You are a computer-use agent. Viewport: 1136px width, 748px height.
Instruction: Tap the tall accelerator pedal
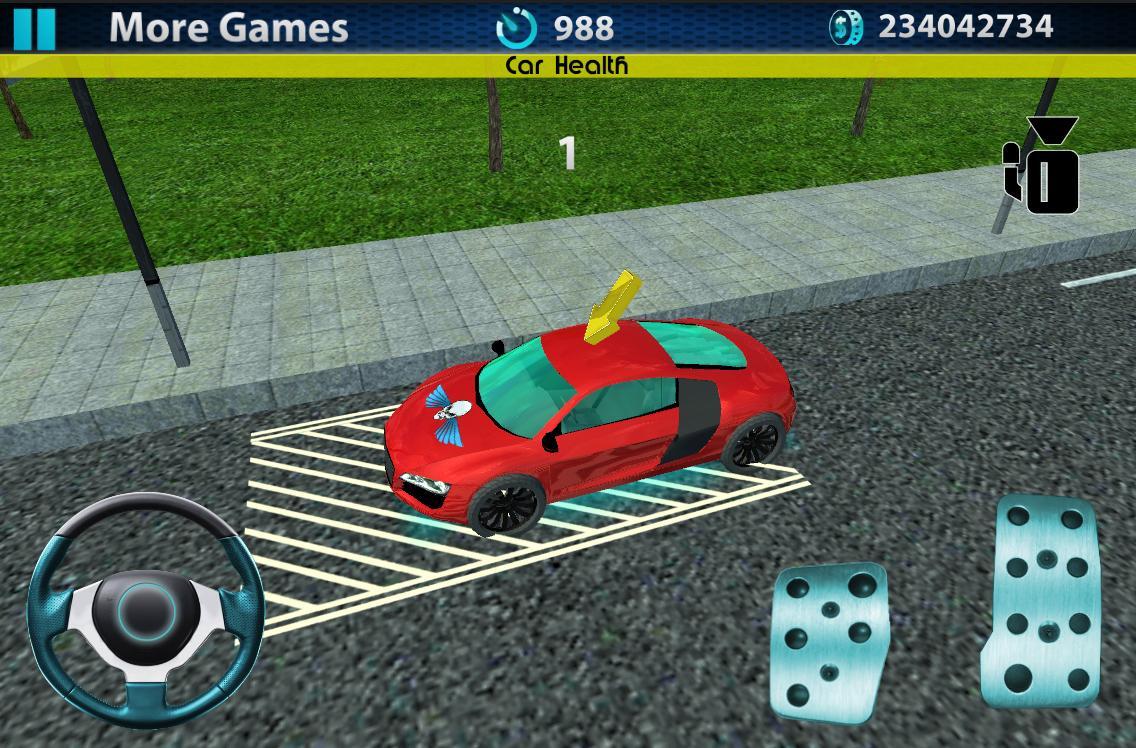(1046, 598)
